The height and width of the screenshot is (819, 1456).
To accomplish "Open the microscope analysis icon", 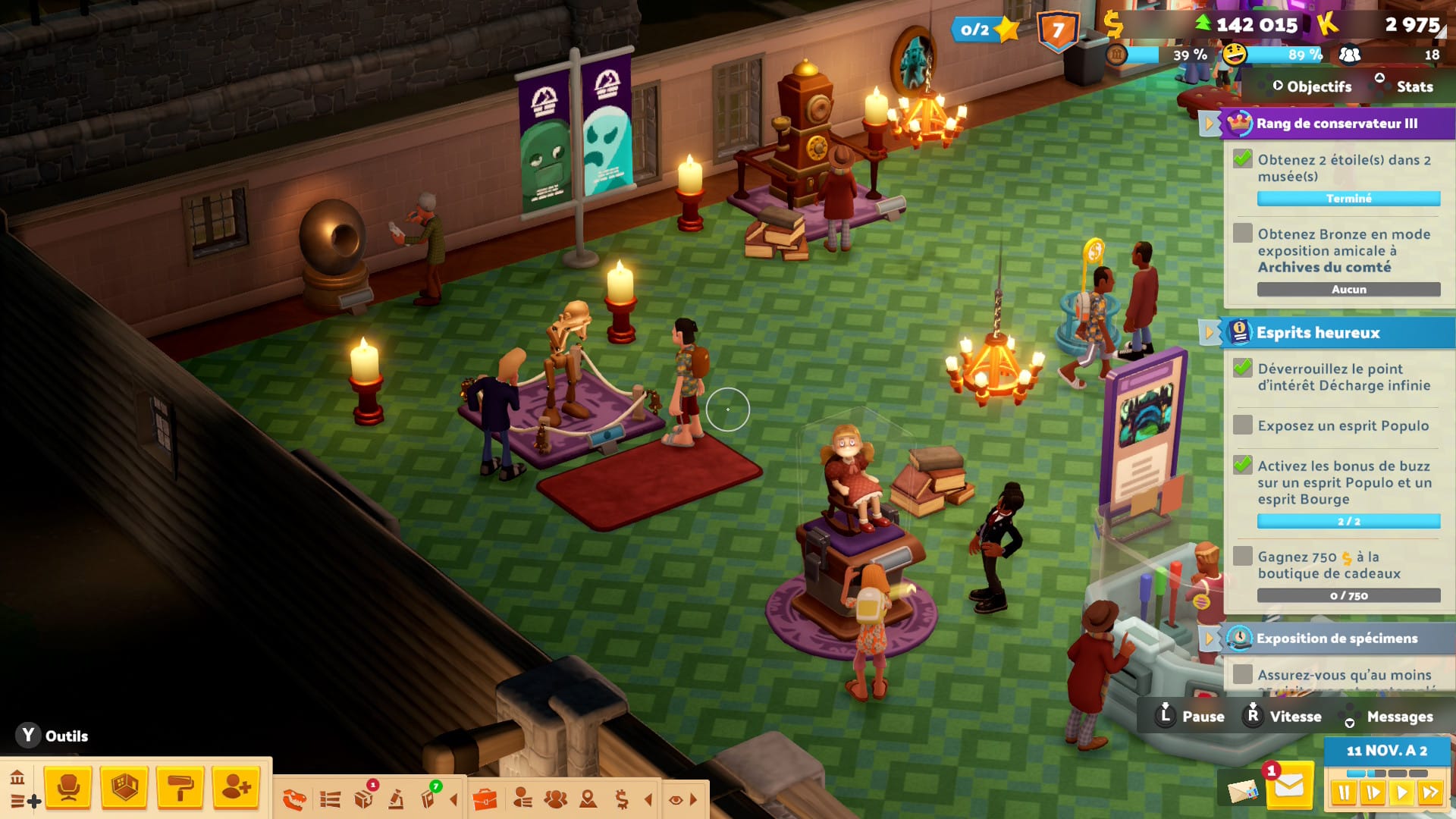I will [x=396, y=799].
